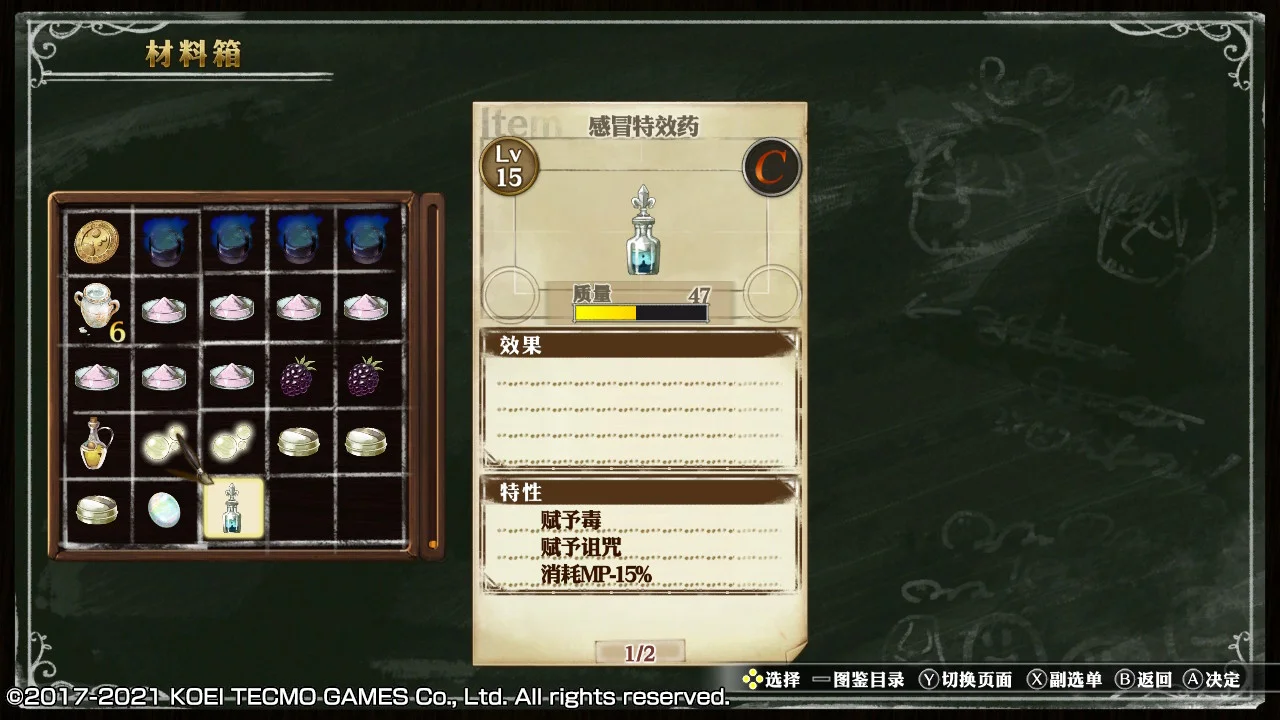The height and width of the screenshot is (720, 1280).
Task: Click the material box scrollbar
Action: (x=432, y=375)
